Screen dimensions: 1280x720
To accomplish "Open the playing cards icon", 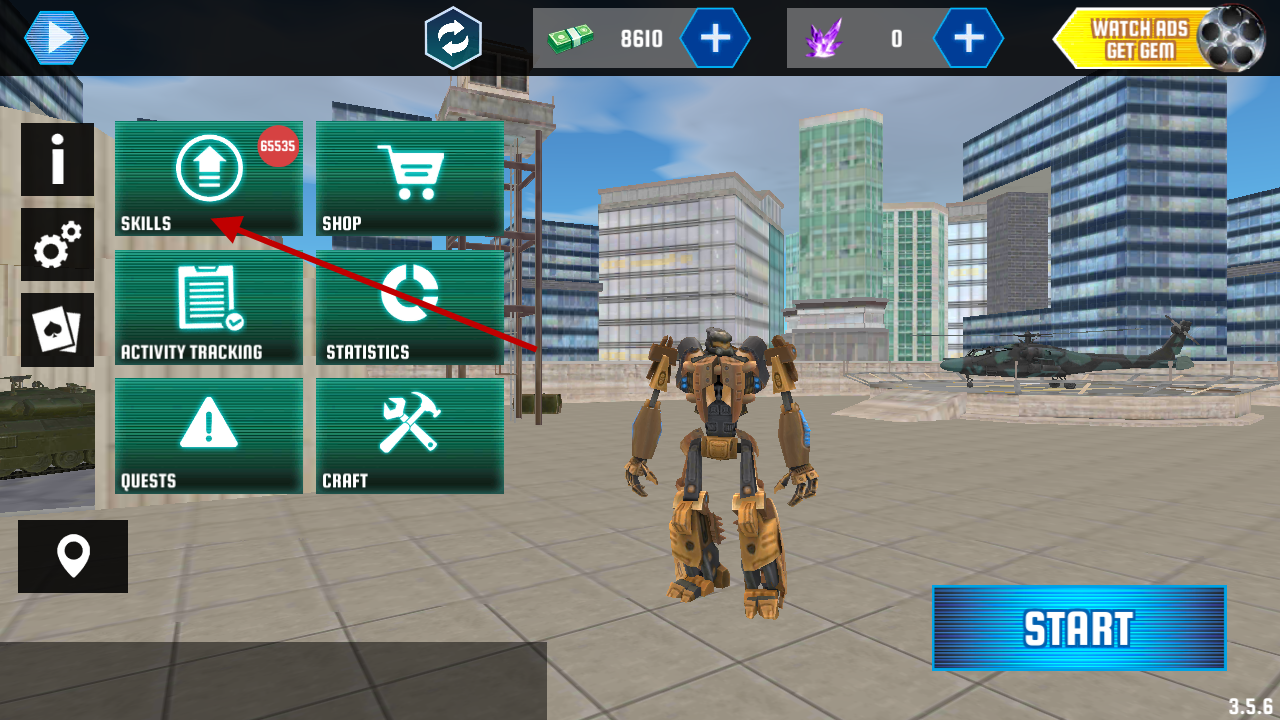I will 58,330.
